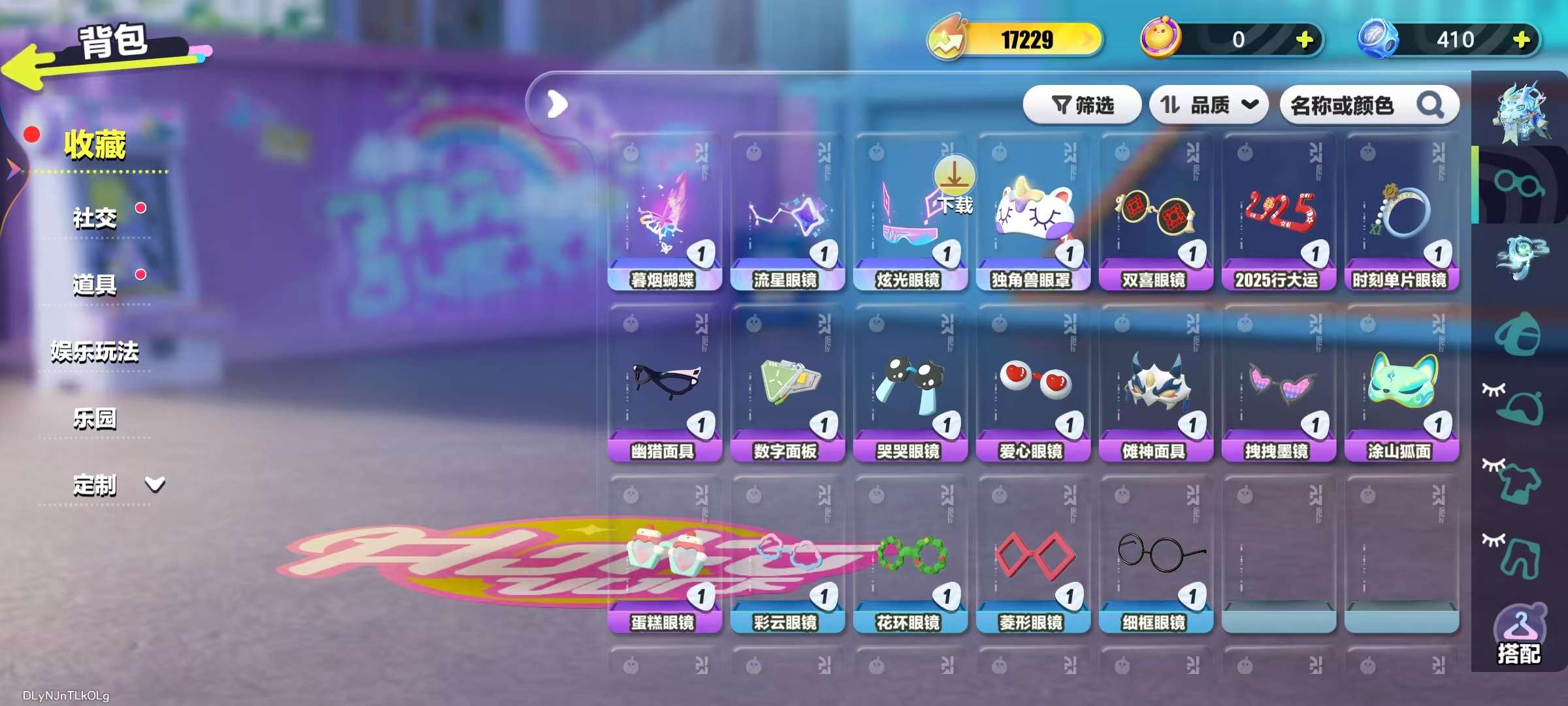Select the 暮烟蝴蝶 item card

[x=664, y=216]
